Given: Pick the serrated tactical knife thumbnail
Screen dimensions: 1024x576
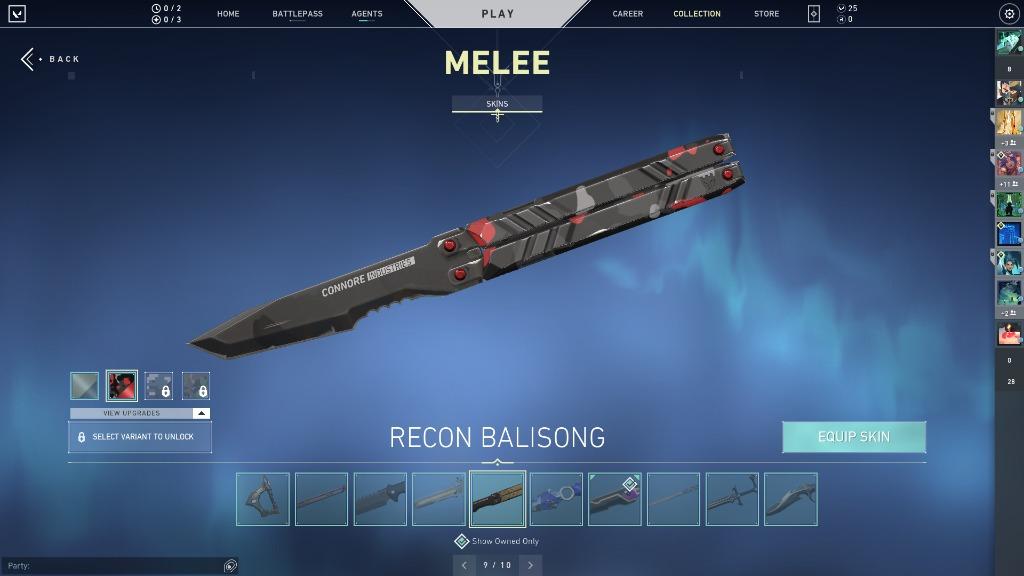Looking at the screenshot, I should 380,499.
